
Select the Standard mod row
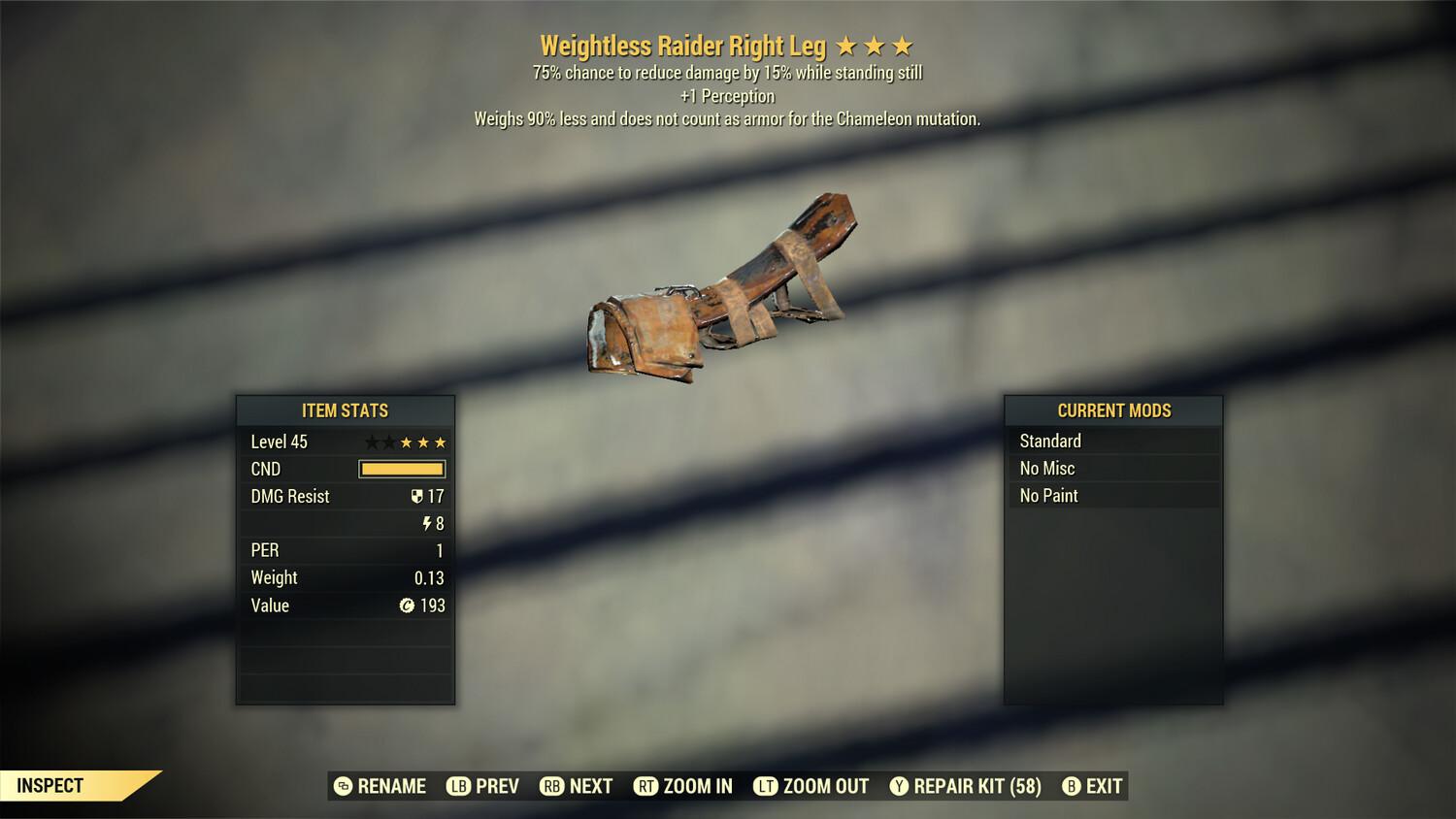1113,442
